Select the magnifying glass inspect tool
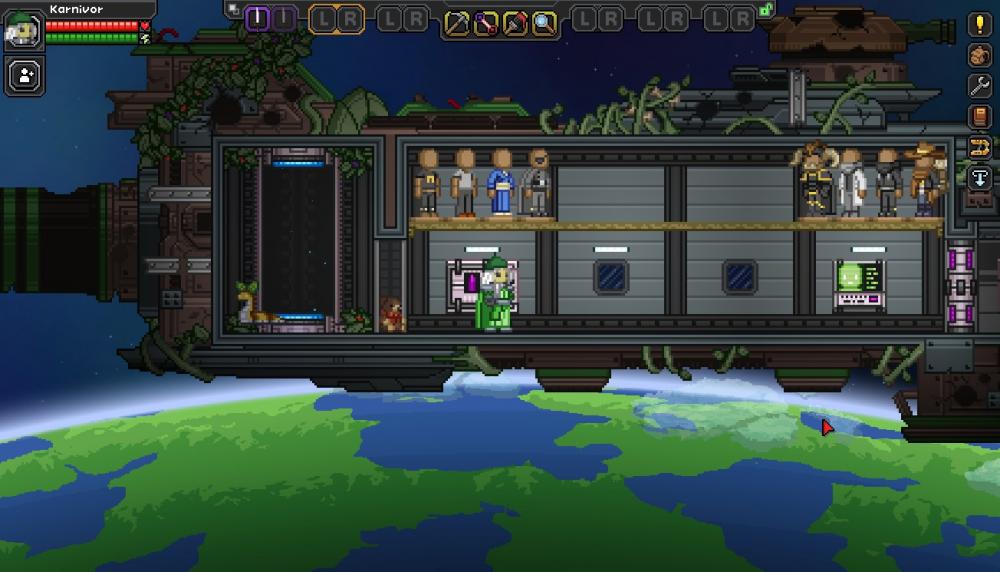 pos(544,21)
